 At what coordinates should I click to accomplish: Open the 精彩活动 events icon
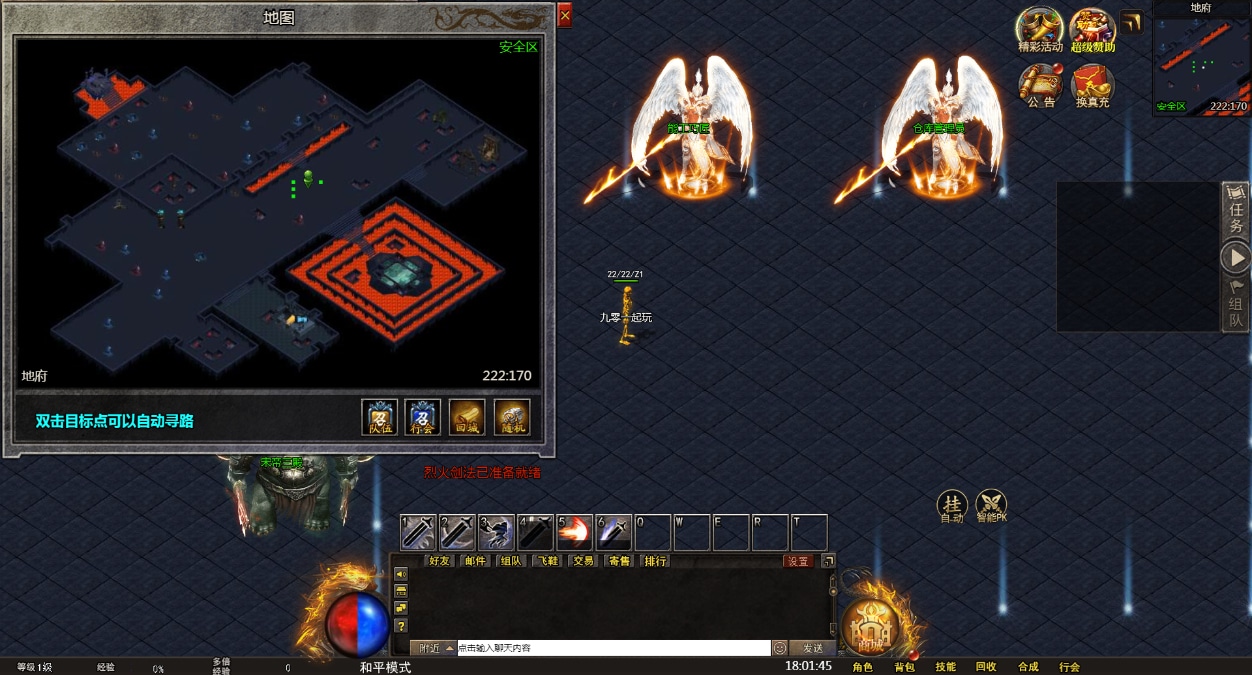(x=1039, y=30)
